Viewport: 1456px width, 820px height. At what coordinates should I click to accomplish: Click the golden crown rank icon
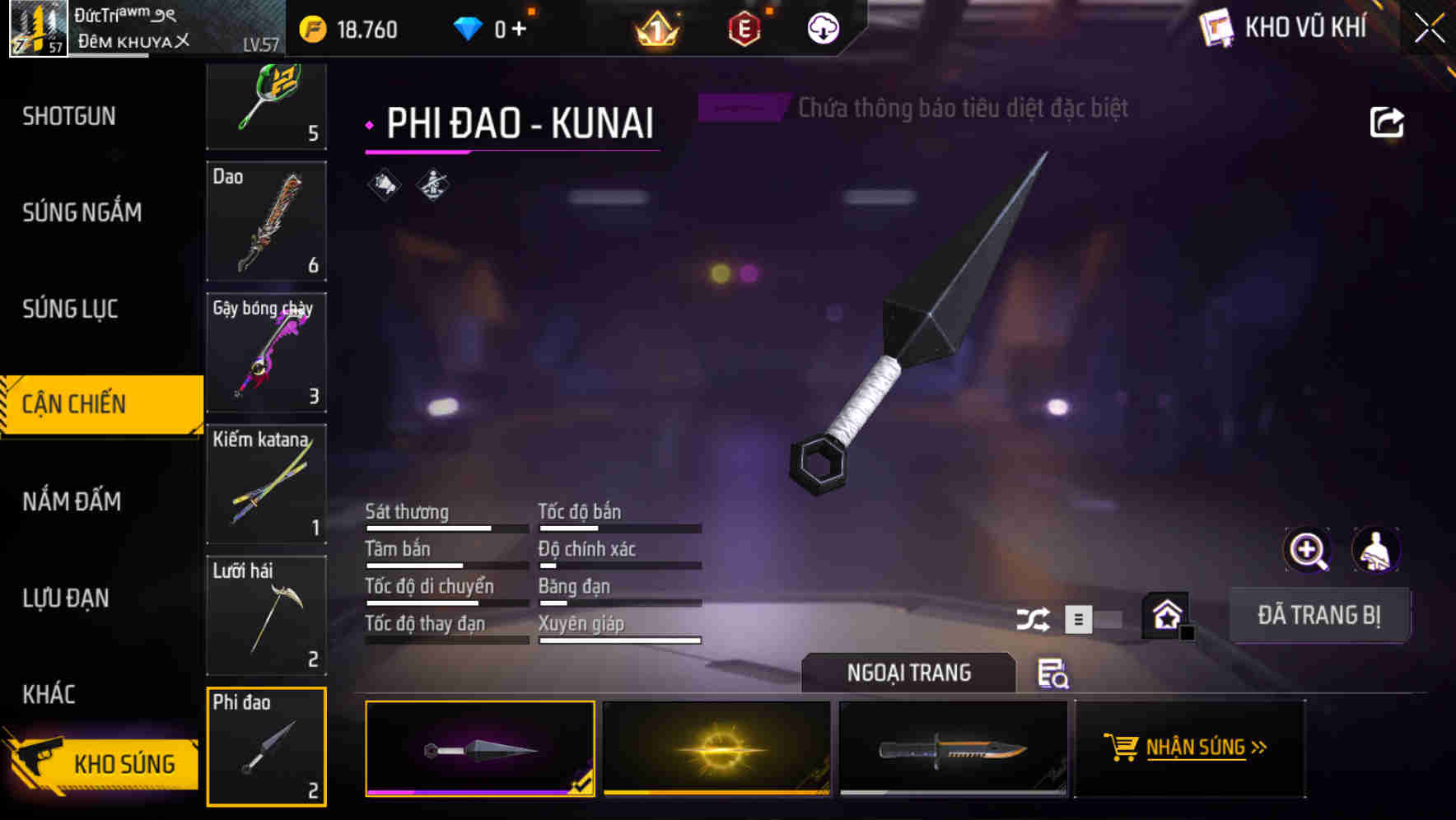click(x=656, y=29)
